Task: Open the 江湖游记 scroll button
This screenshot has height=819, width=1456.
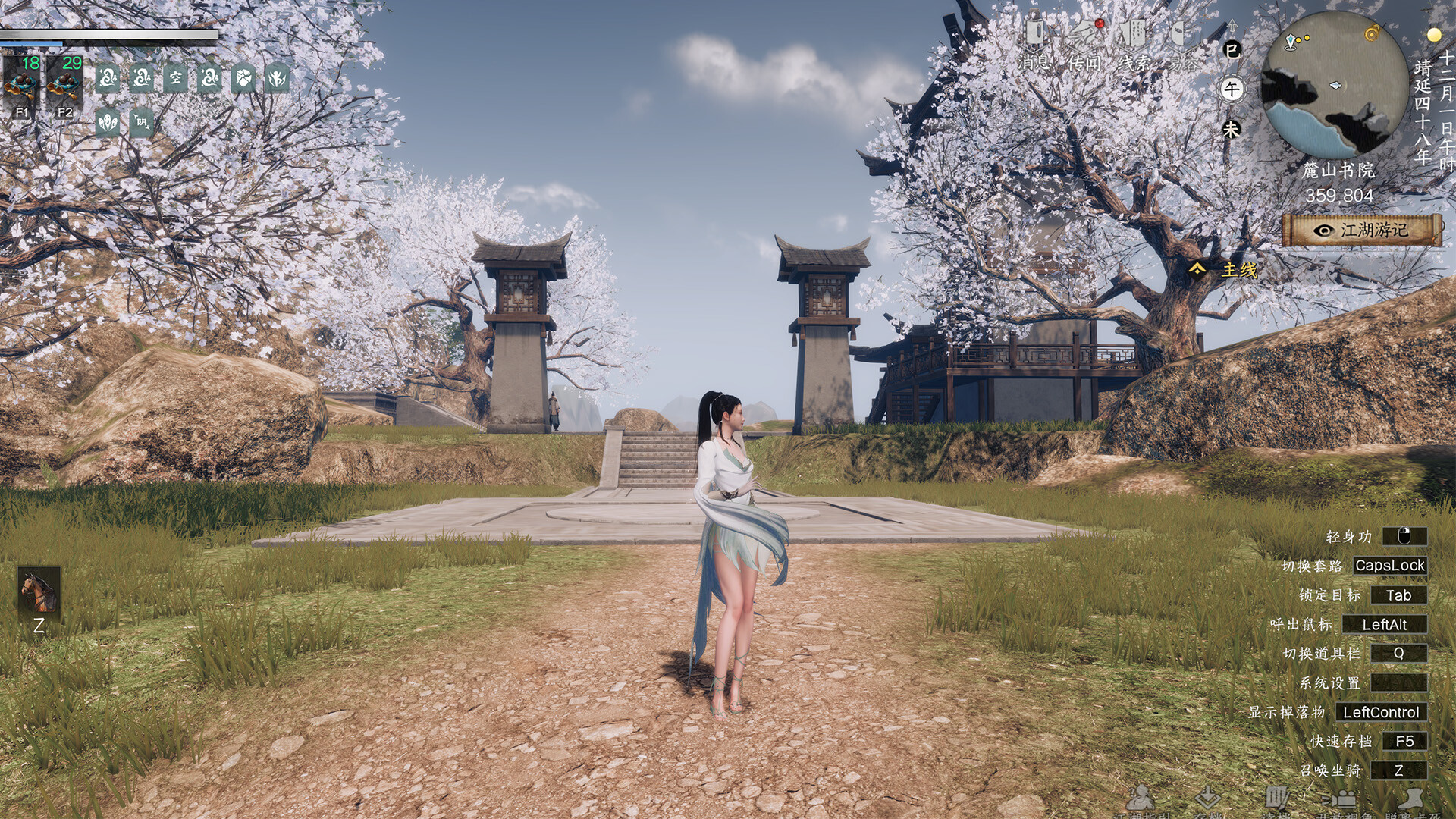Action: coord(1362,230)
